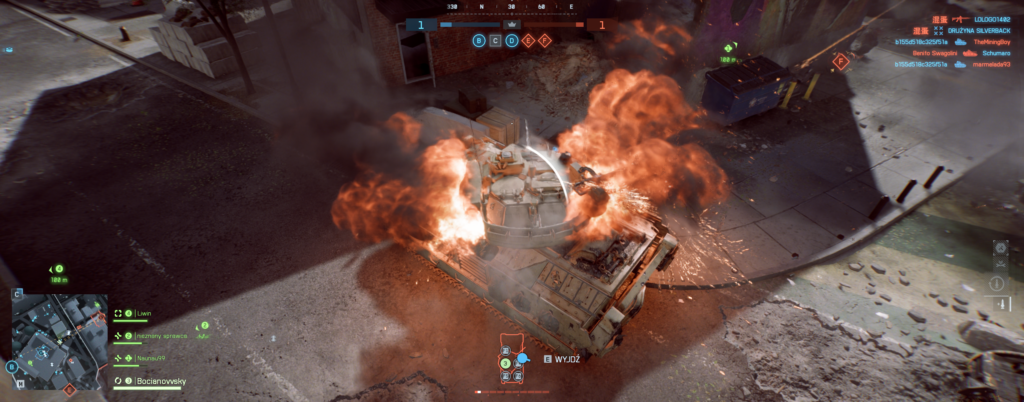Select enemy capture point E marker

pyautogui.click(x=528, y=41)
